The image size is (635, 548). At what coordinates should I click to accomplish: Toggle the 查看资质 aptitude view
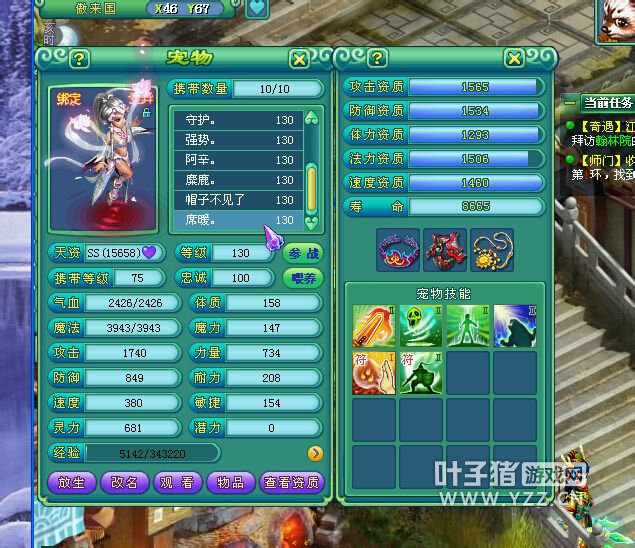(292, 482)
